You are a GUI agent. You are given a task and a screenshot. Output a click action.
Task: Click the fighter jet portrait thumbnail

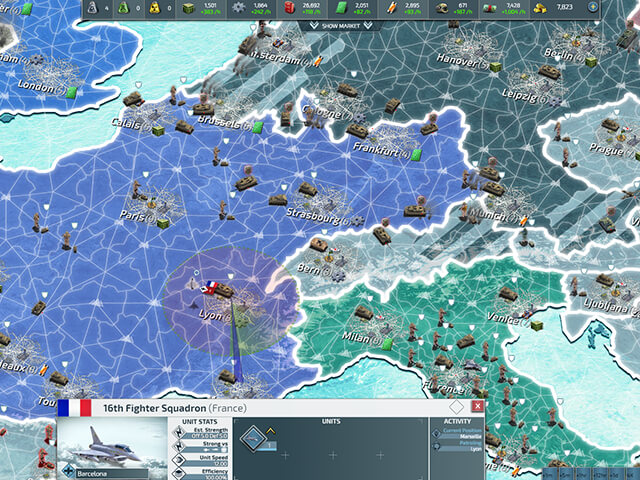click(112, 443)
